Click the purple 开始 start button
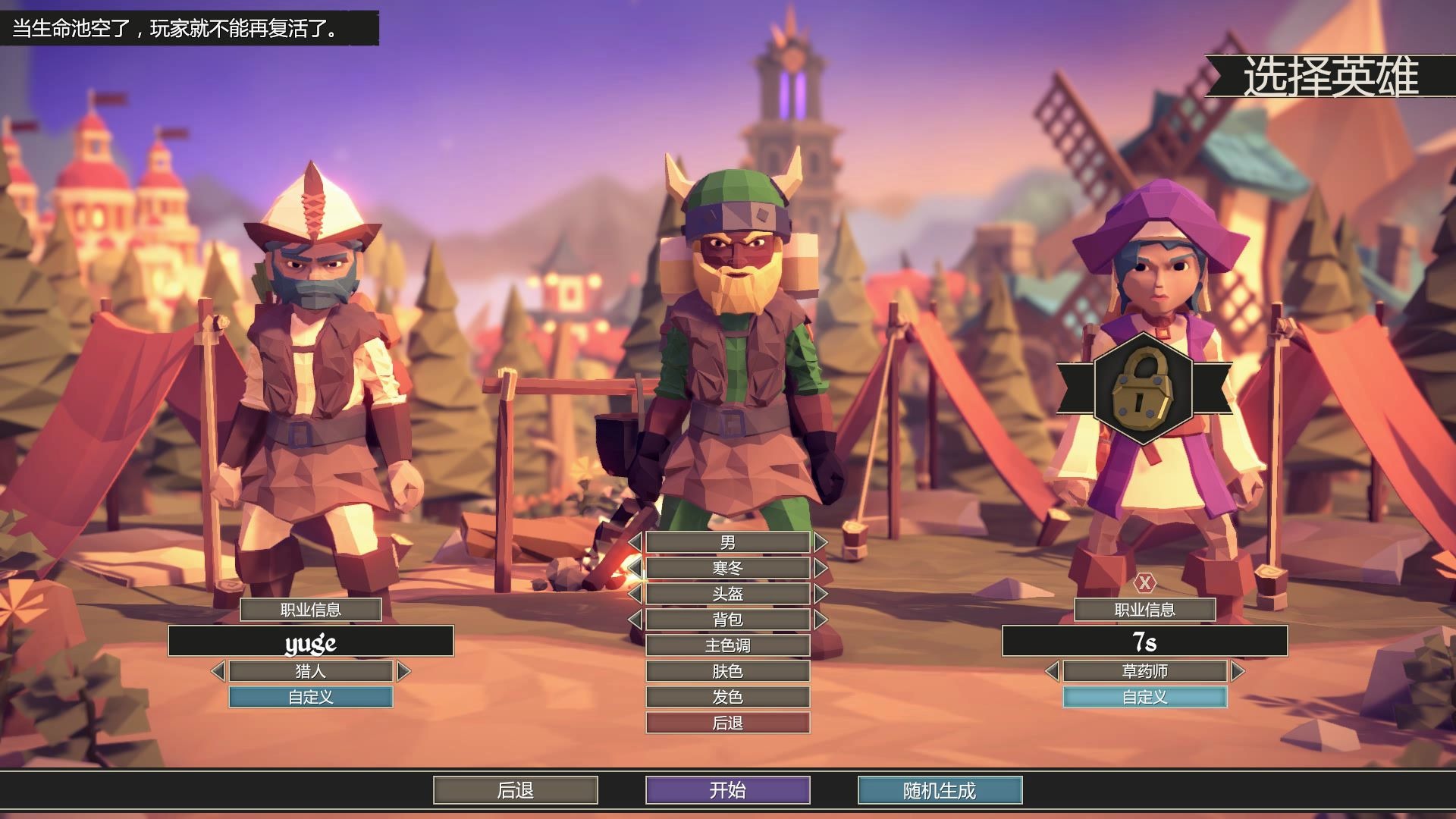 (x=727, y=790)
